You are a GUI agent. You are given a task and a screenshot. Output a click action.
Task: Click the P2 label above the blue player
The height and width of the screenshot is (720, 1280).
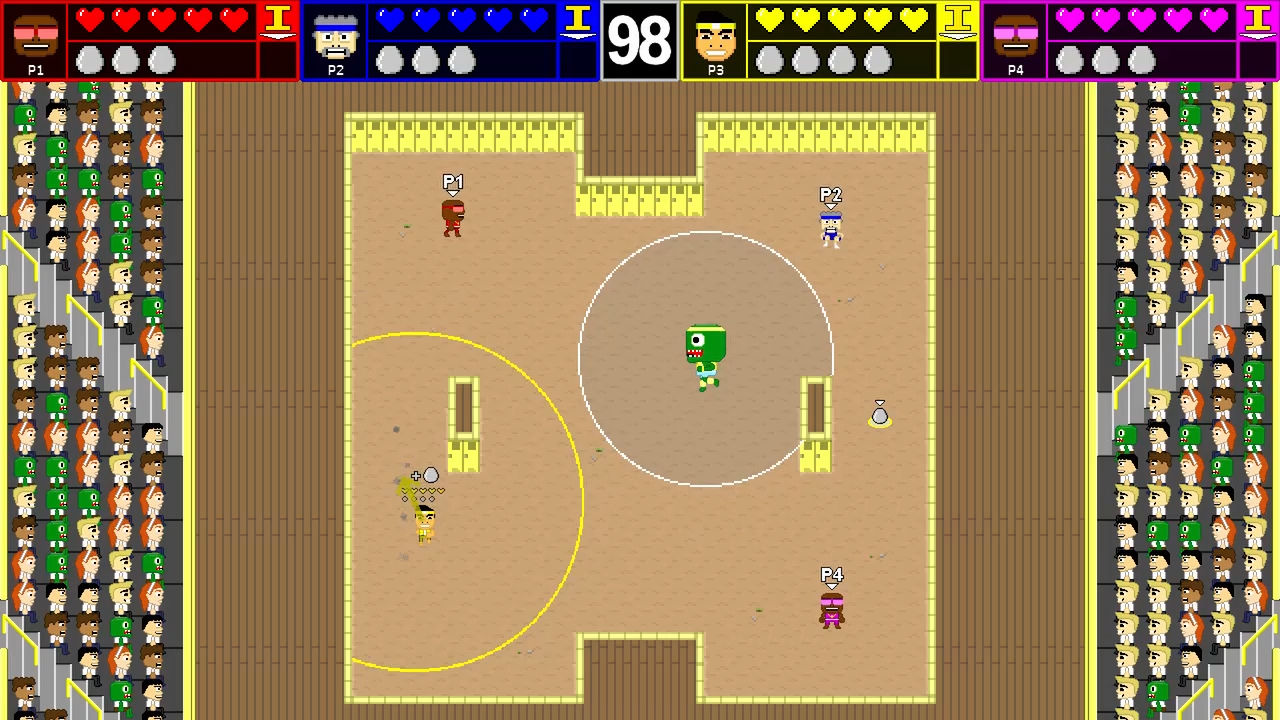point(830,193)
